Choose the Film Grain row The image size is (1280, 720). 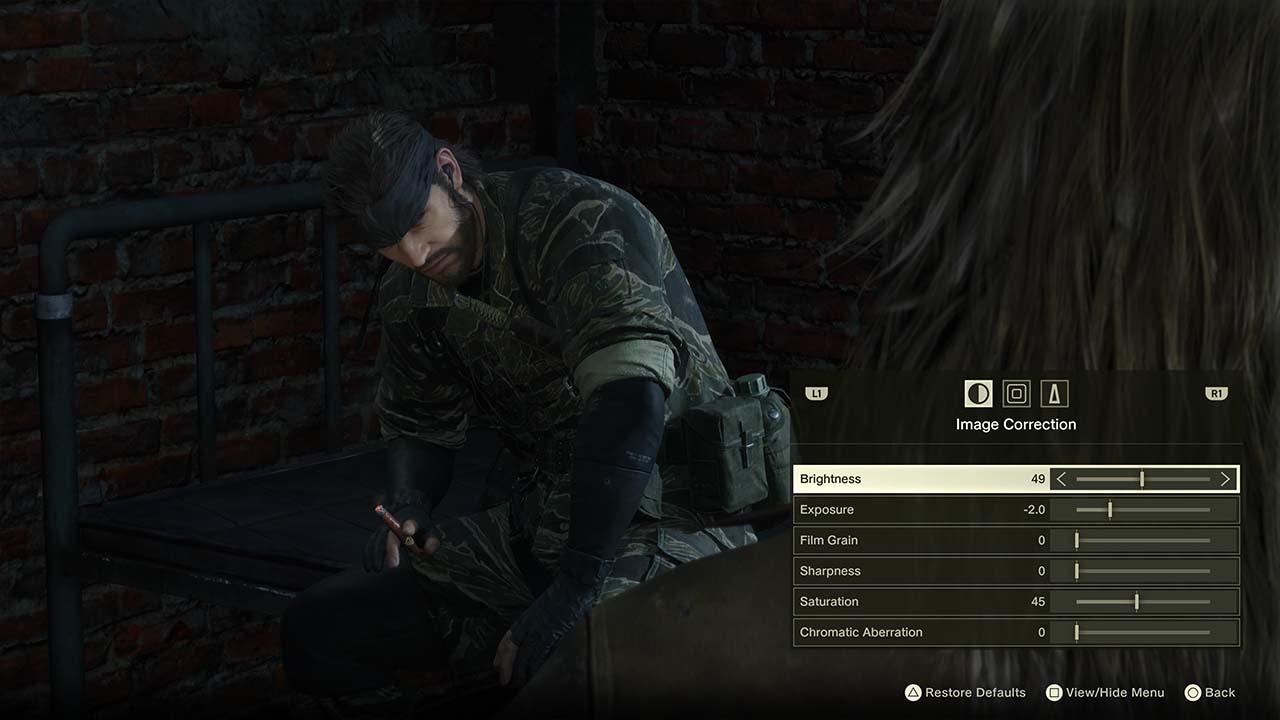(x=900, y=541)
